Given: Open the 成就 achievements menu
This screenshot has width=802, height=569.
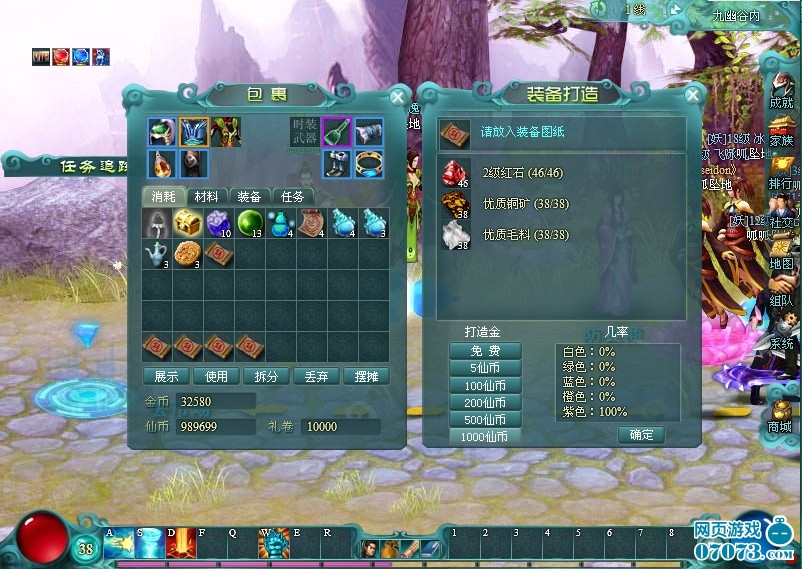Looking at the screenshot, I should click(781, 92).
